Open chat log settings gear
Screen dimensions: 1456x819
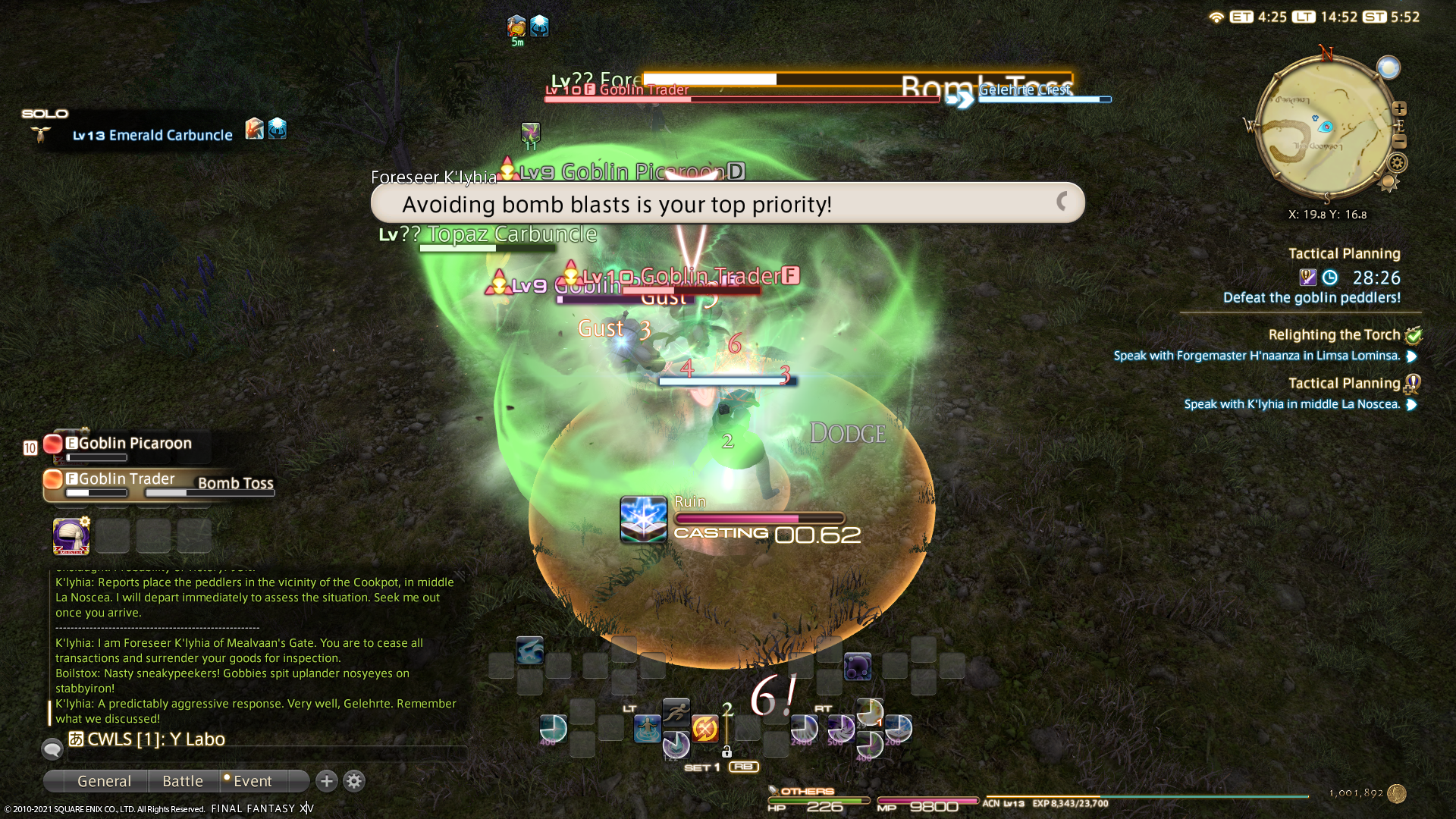tap(354, 781)
